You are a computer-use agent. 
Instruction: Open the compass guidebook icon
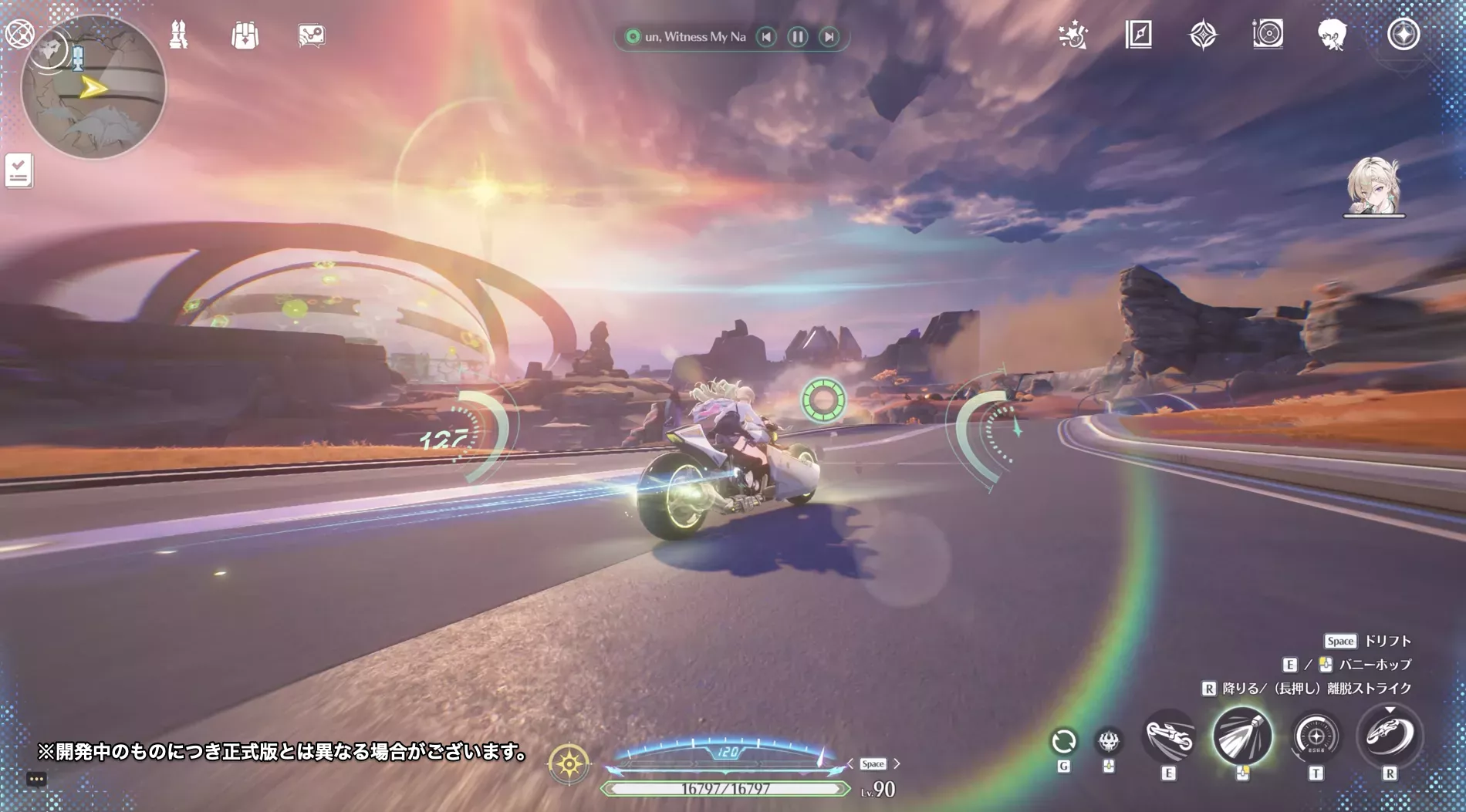coord(1139,35)
